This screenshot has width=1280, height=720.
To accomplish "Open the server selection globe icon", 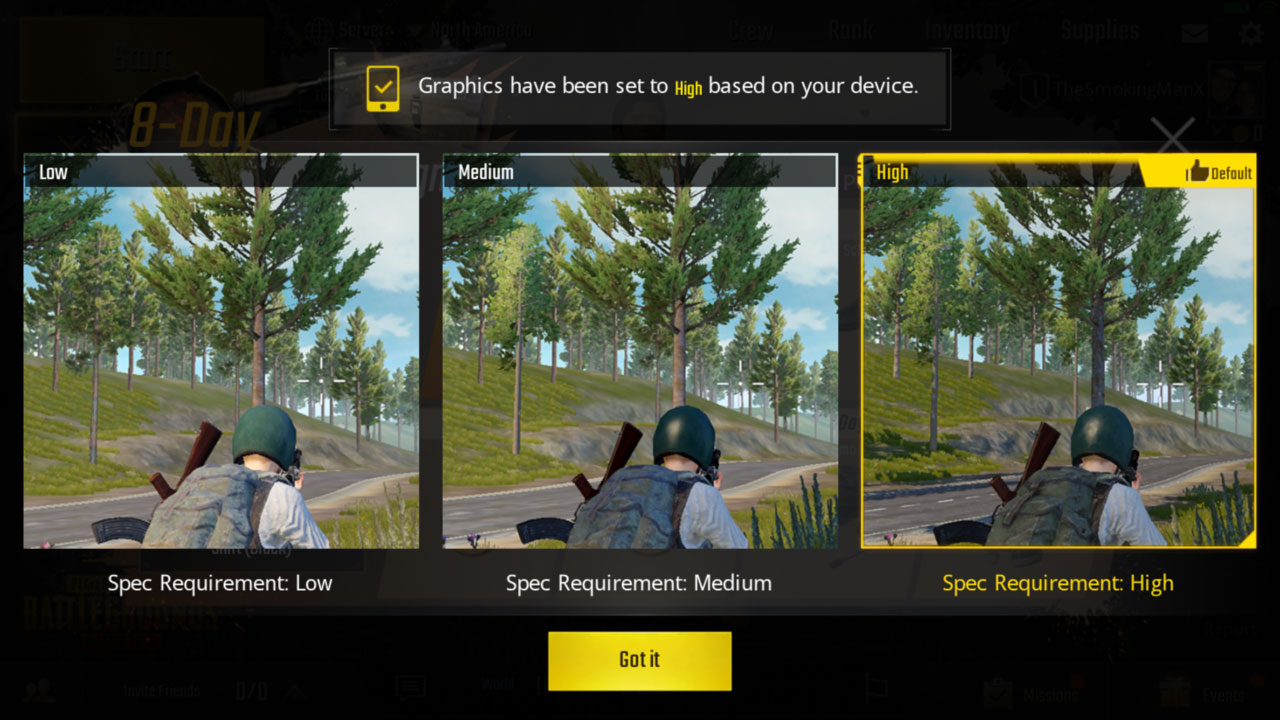I will click(321, 29).
